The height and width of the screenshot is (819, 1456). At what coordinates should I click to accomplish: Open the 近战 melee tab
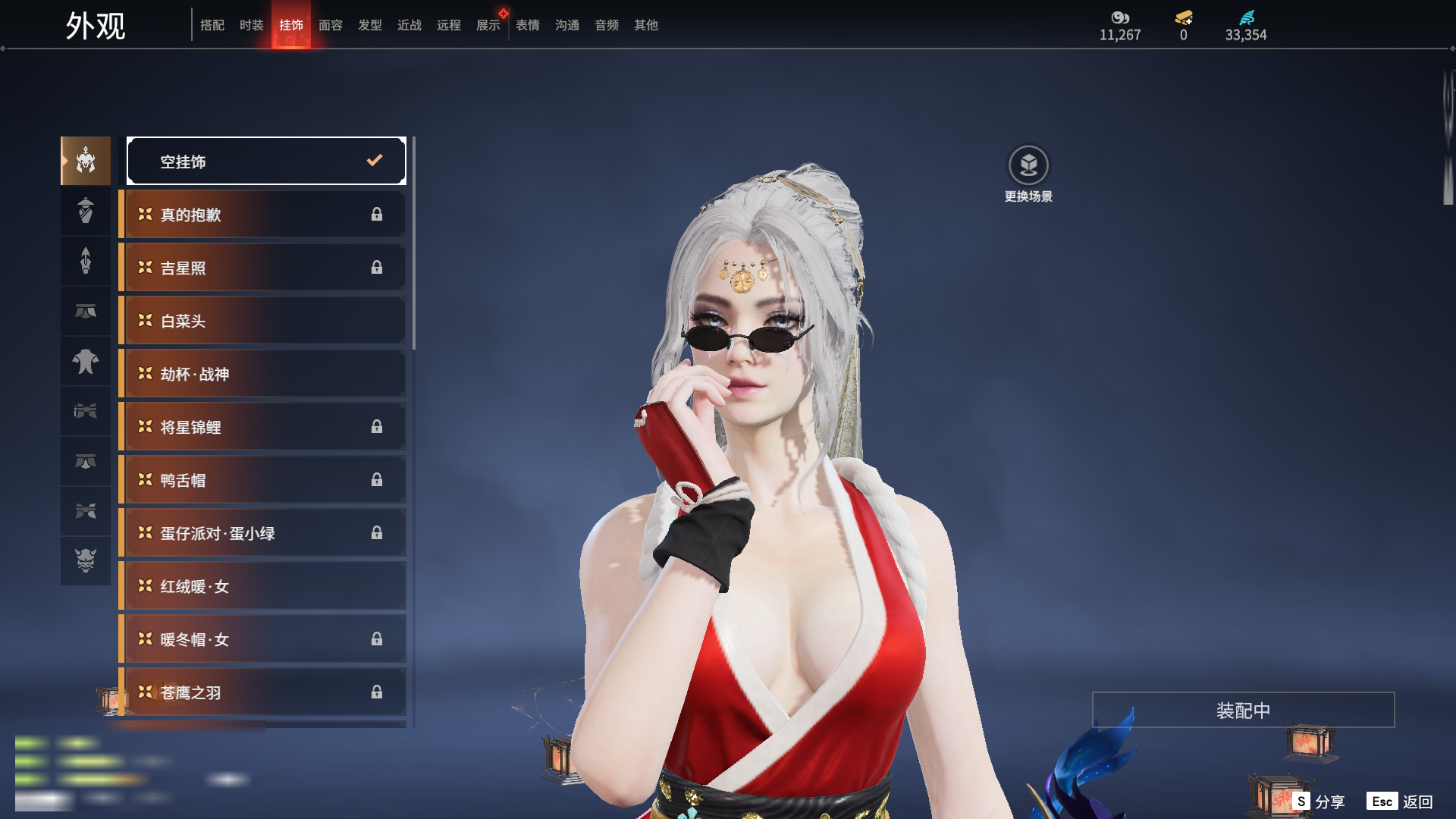(409, 25)
